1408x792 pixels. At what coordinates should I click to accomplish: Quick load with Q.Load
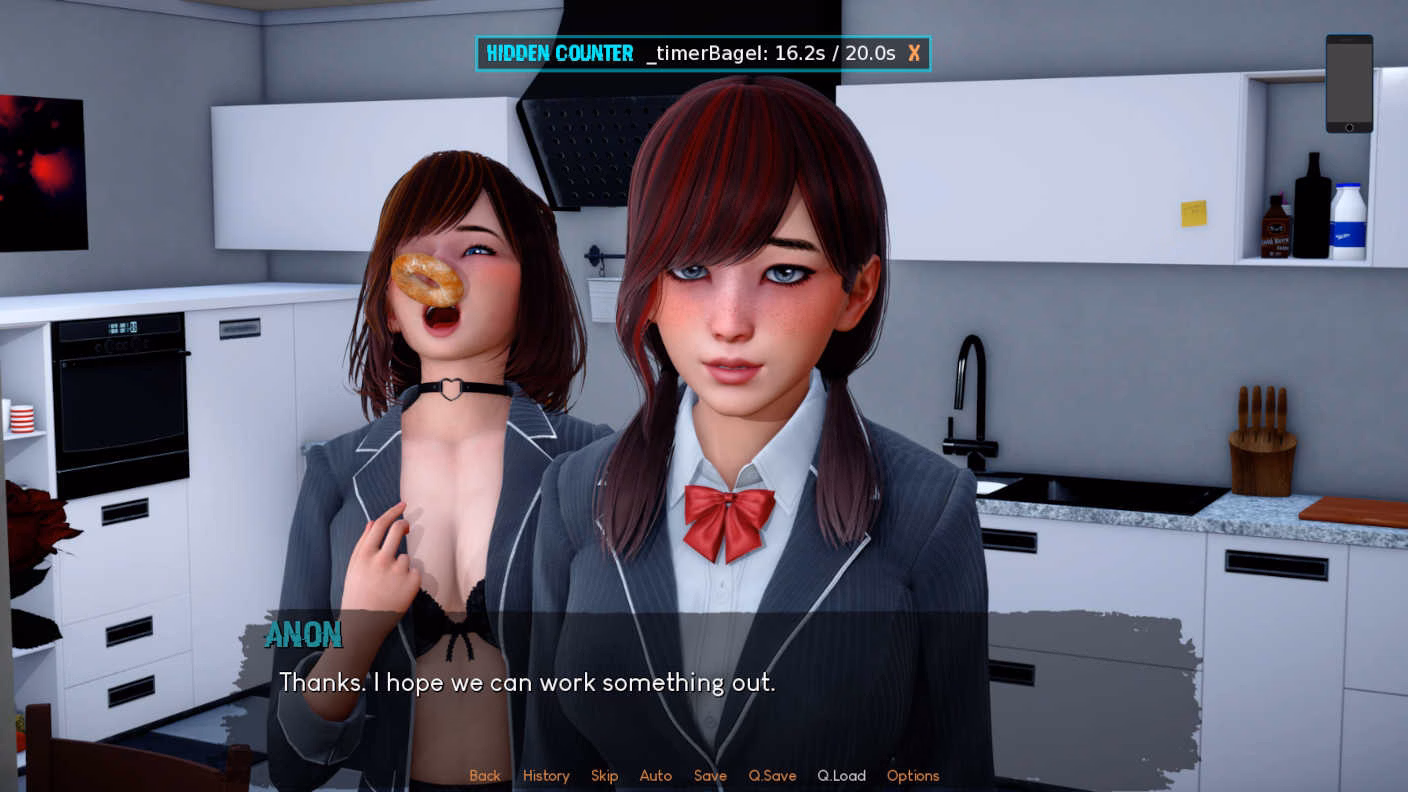pos(841,776)
